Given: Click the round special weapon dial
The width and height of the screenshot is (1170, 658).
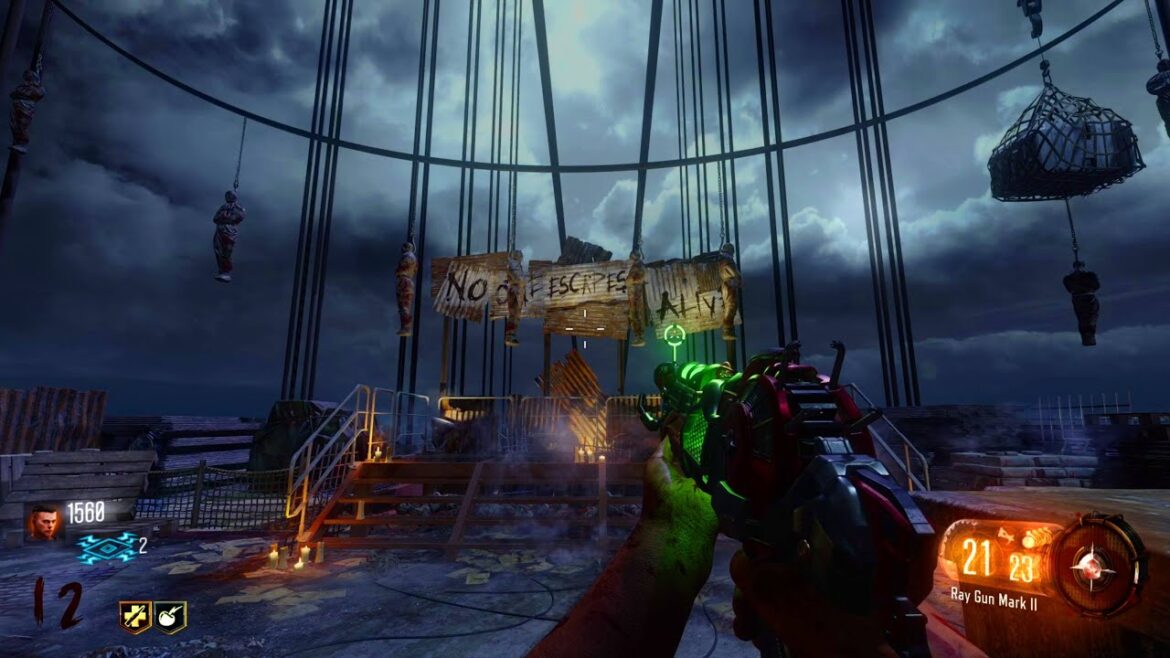Looking at the screenshot, I should pyautogui.click(x=1099, y=564).
